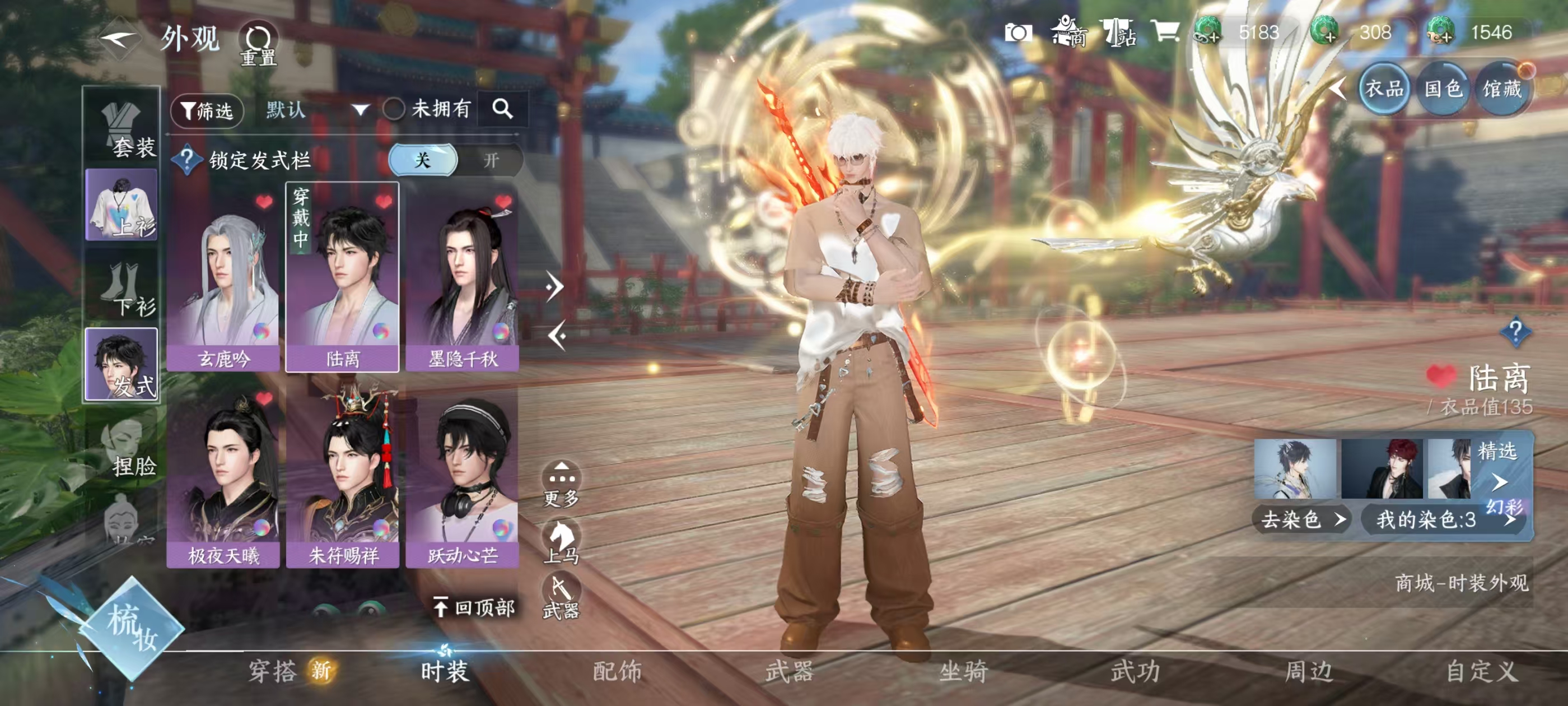Switch the hairstyle lock toggle to 开
Image resolution: width=1568 pixels, height=706 pixels.
pyautogui.click(x=491, y=160)
